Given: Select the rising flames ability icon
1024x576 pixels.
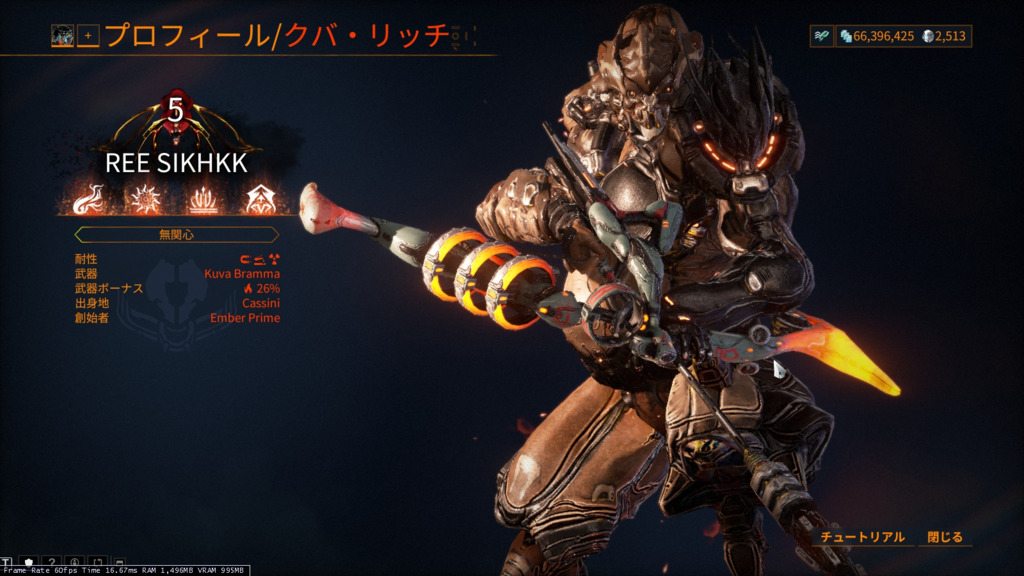Looking at the screenshot, I should (204, 200).
